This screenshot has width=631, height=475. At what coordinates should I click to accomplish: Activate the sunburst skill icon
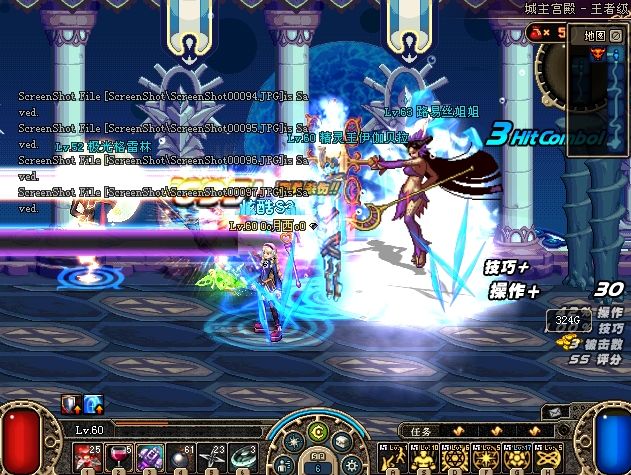[x=481, y=456]
